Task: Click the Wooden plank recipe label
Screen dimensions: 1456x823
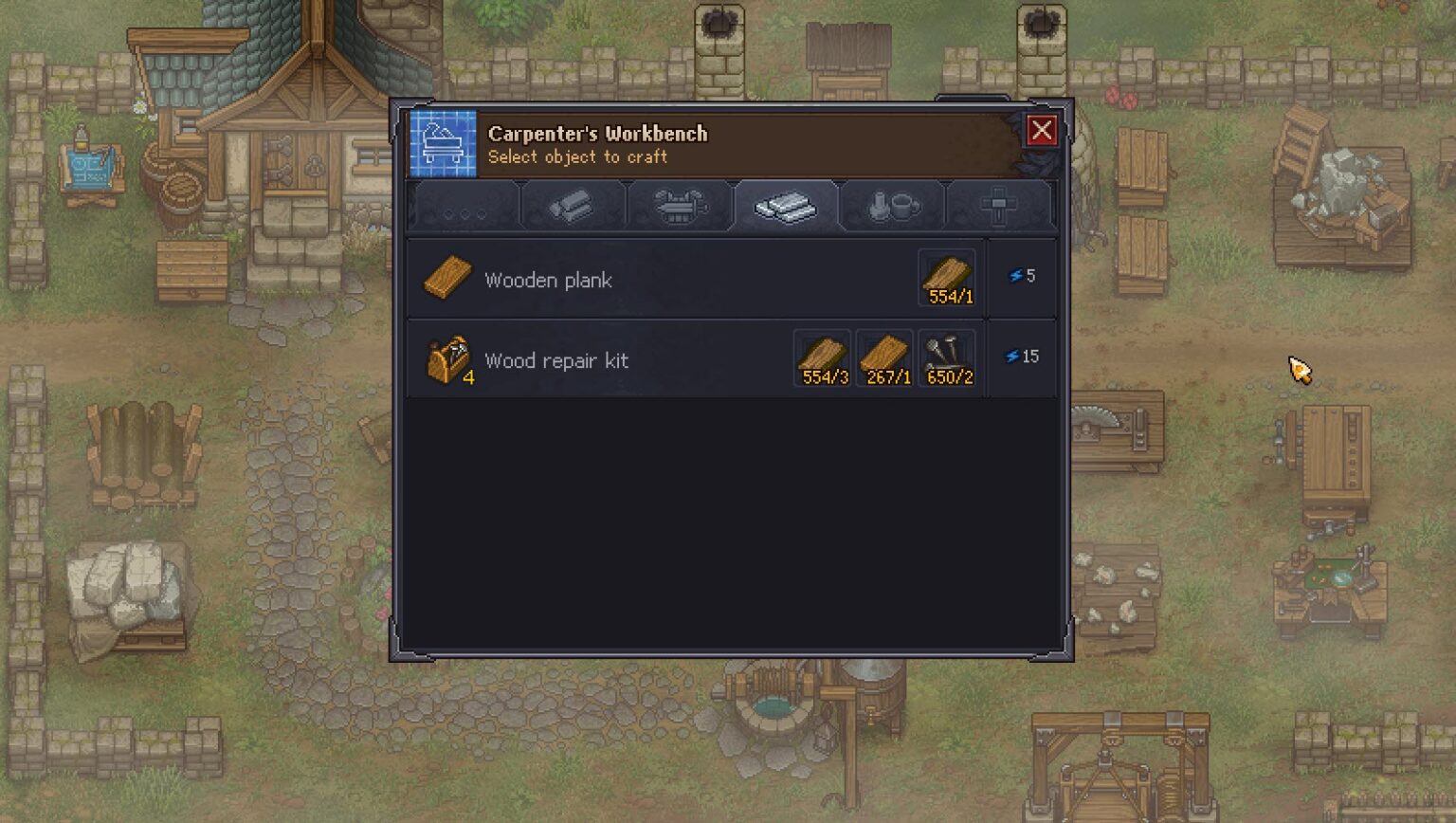Action: pos(549,280)
